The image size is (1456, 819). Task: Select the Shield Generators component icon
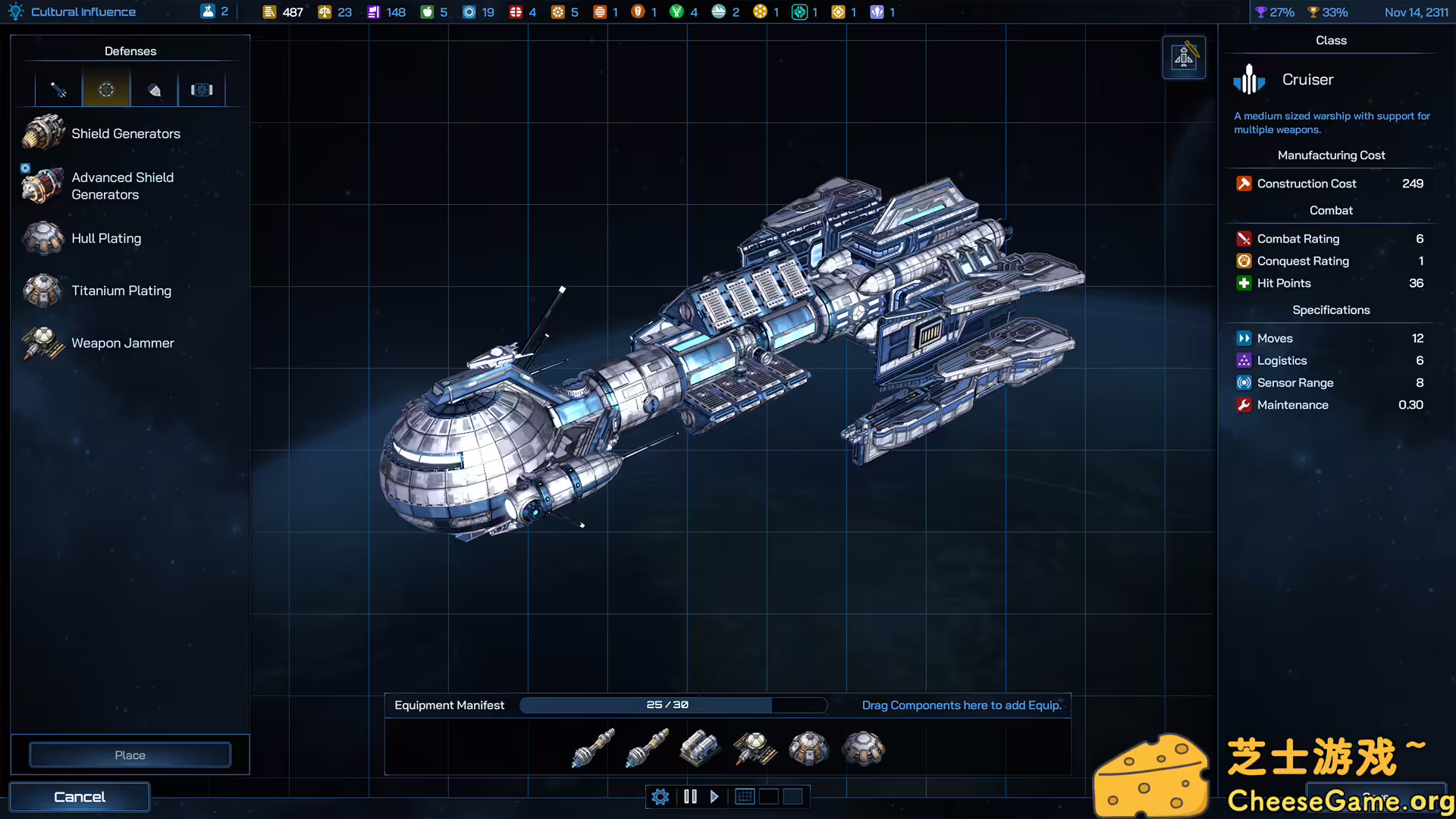(x=43, y=131)
